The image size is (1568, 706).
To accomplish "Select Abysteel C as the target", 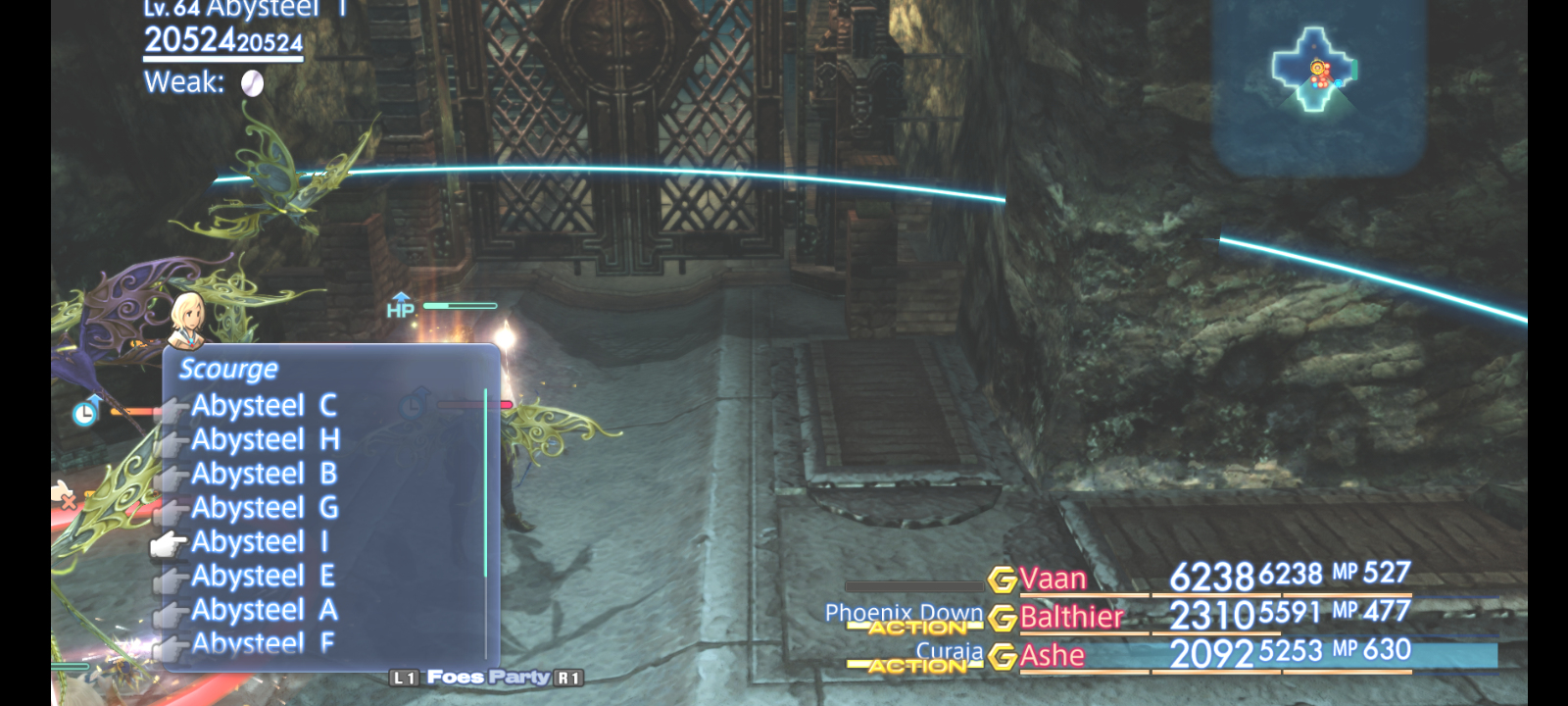I will point(264,406).
